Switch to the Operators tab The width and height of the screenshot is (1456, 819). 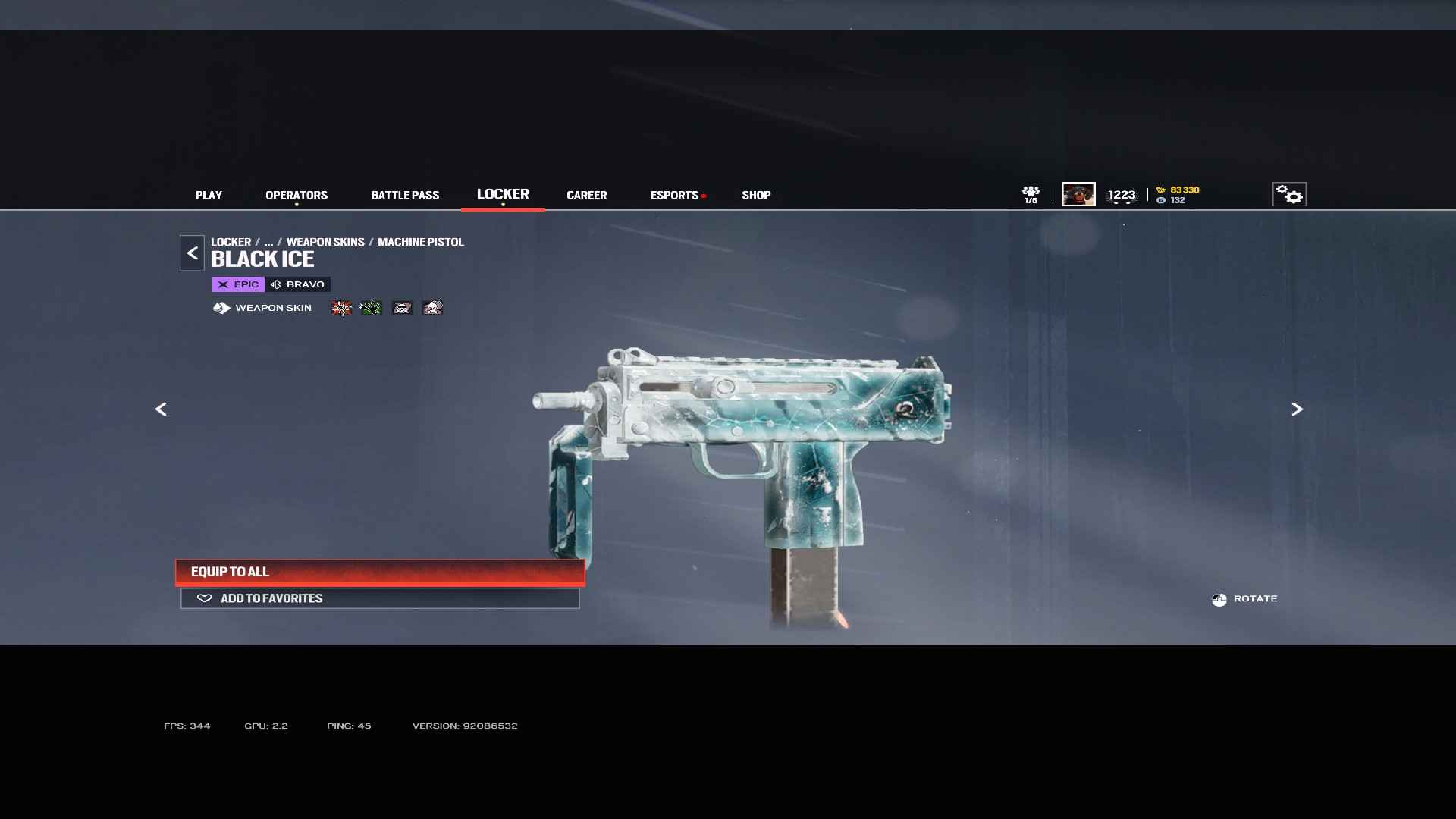(297, 195)
